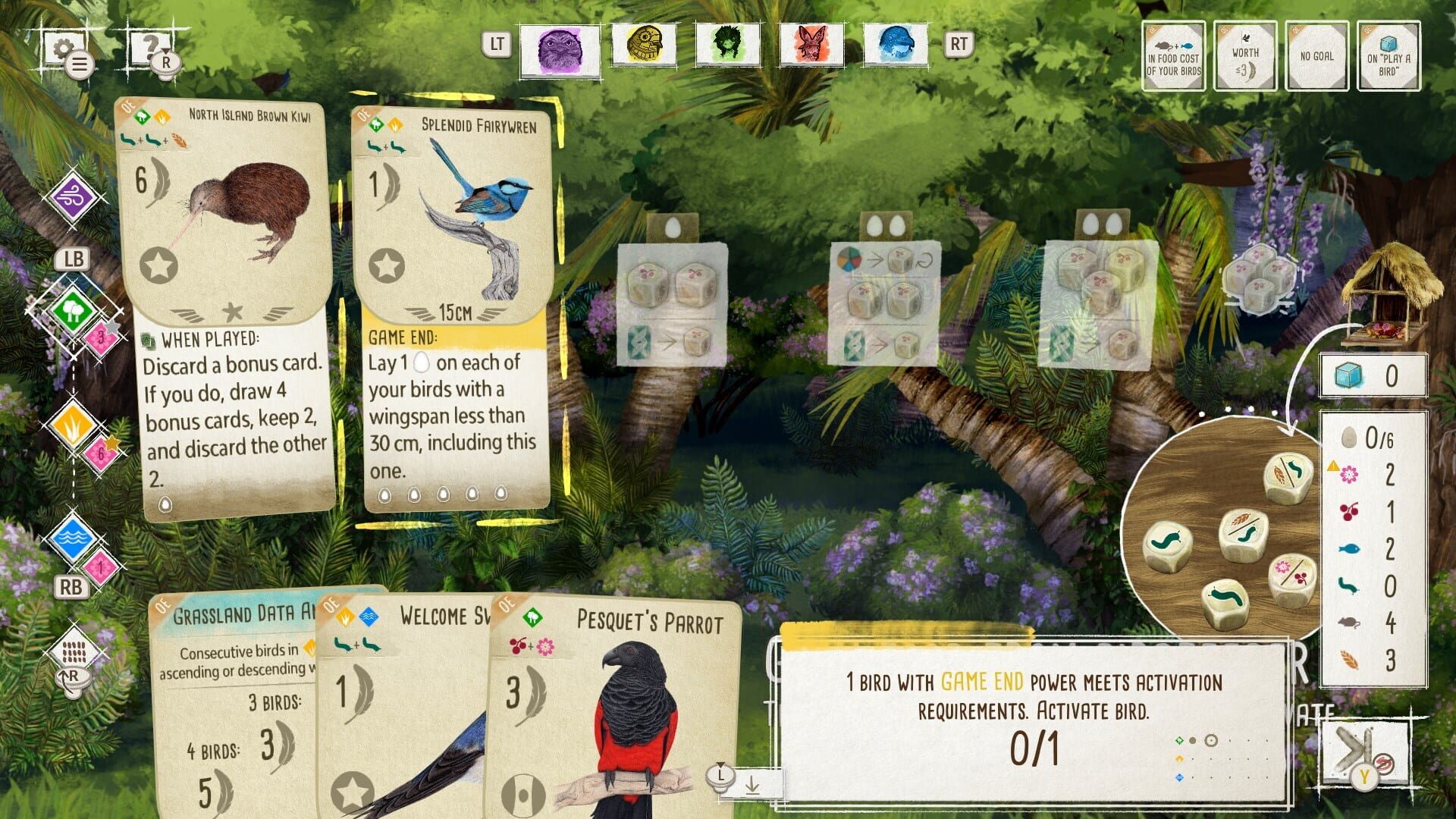Switch to the RT player tab
The height and width of the screenshot is (819, 1456).
958,45
